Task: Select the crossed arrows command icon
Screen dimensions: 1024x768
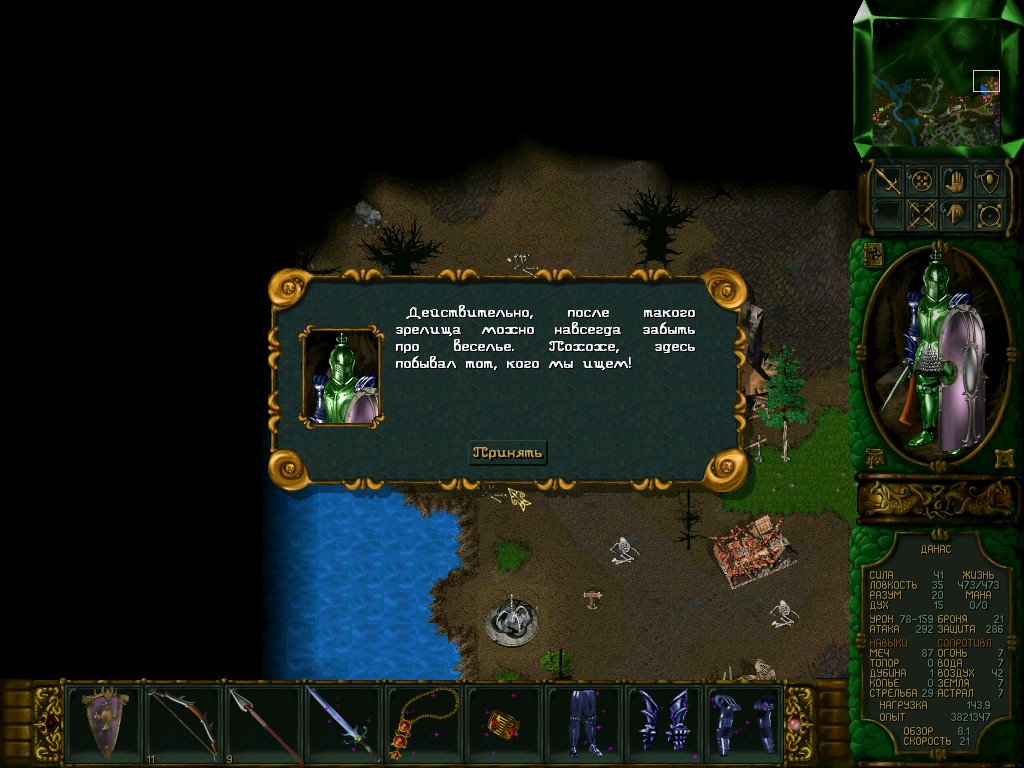Action: [921, 214]
